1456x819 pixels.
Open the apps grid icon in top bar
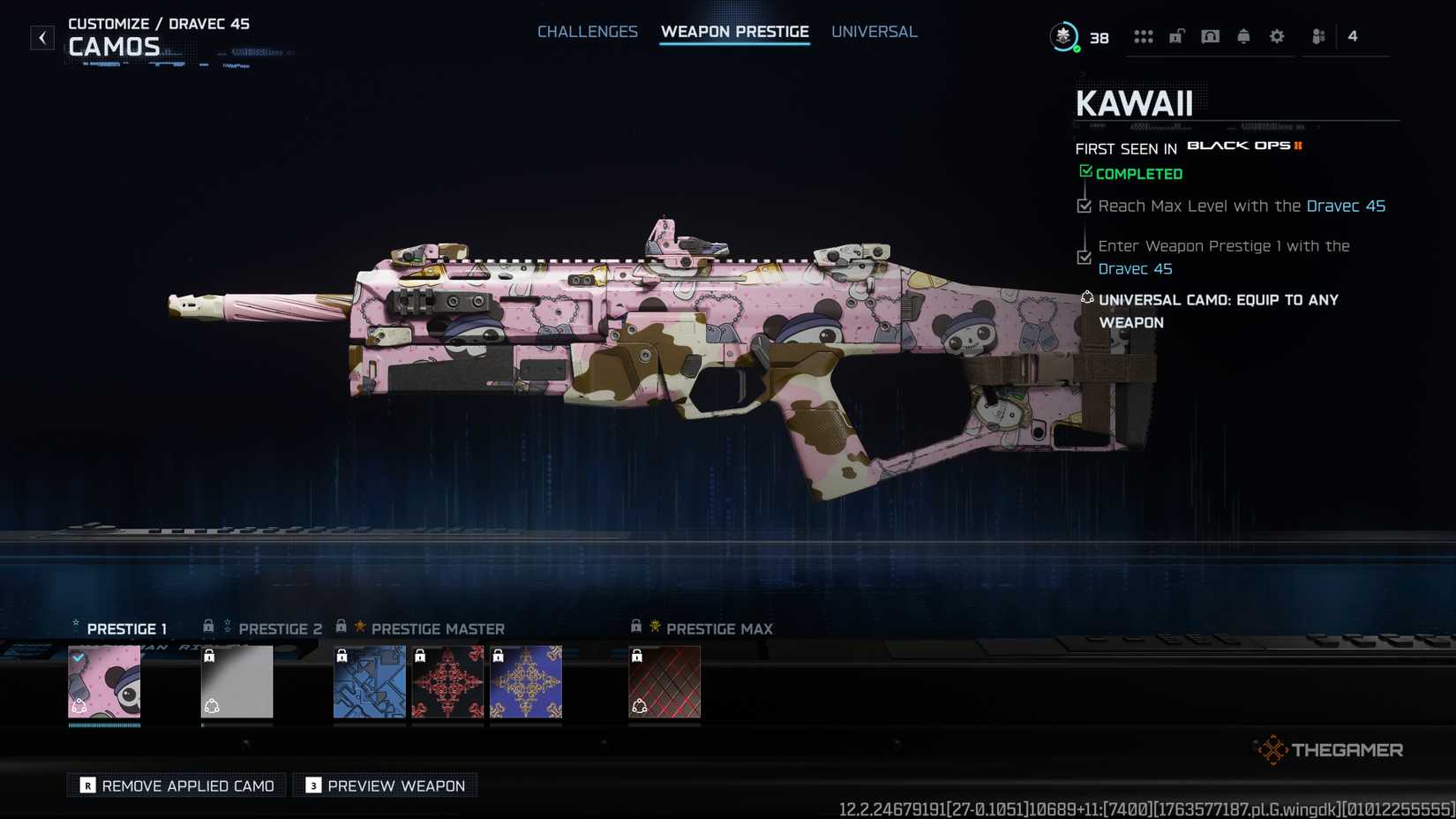point(1144,36)
